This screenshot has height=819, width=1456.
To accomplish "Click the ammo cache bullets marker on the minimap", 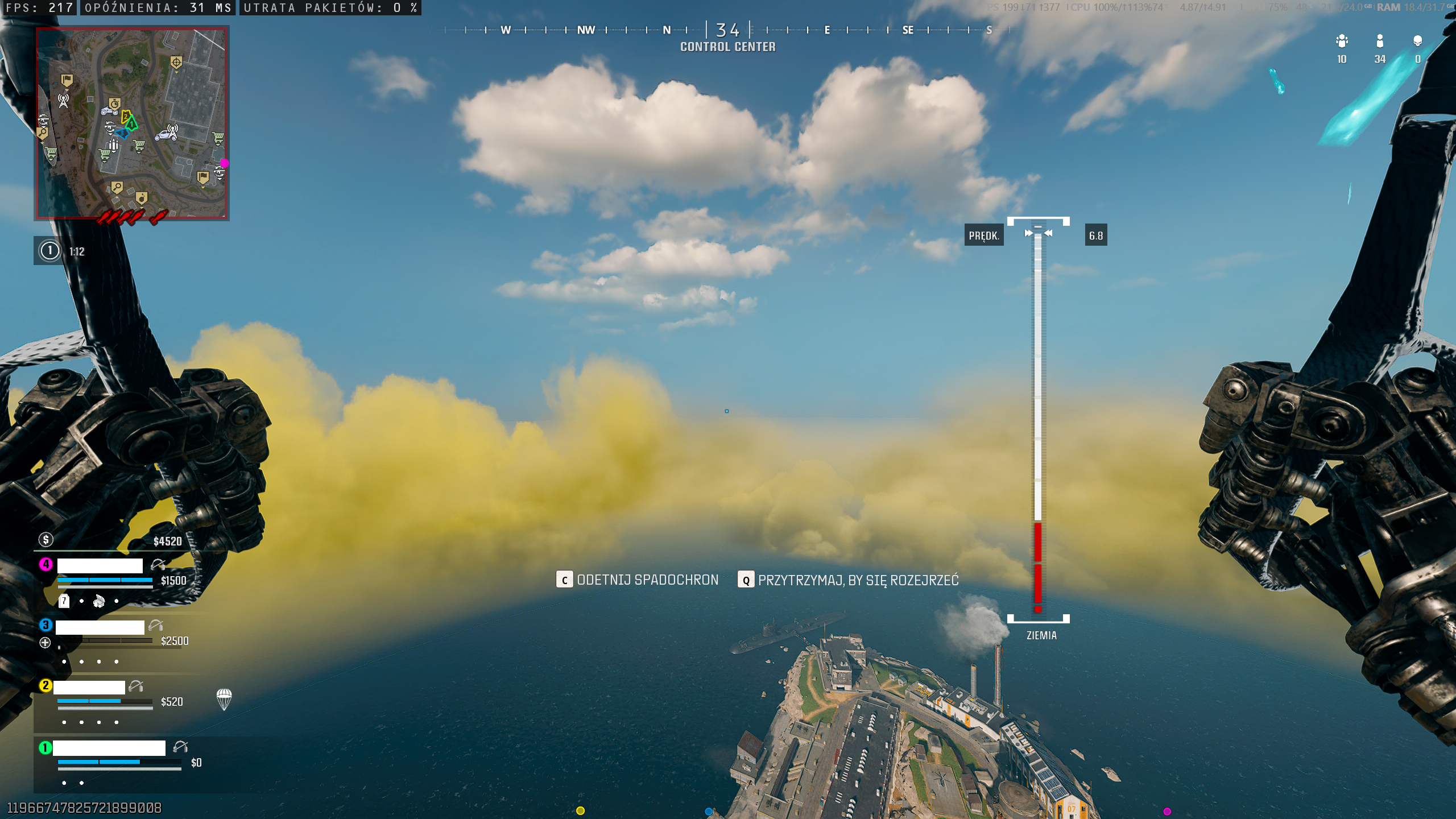I will (113, 146).
